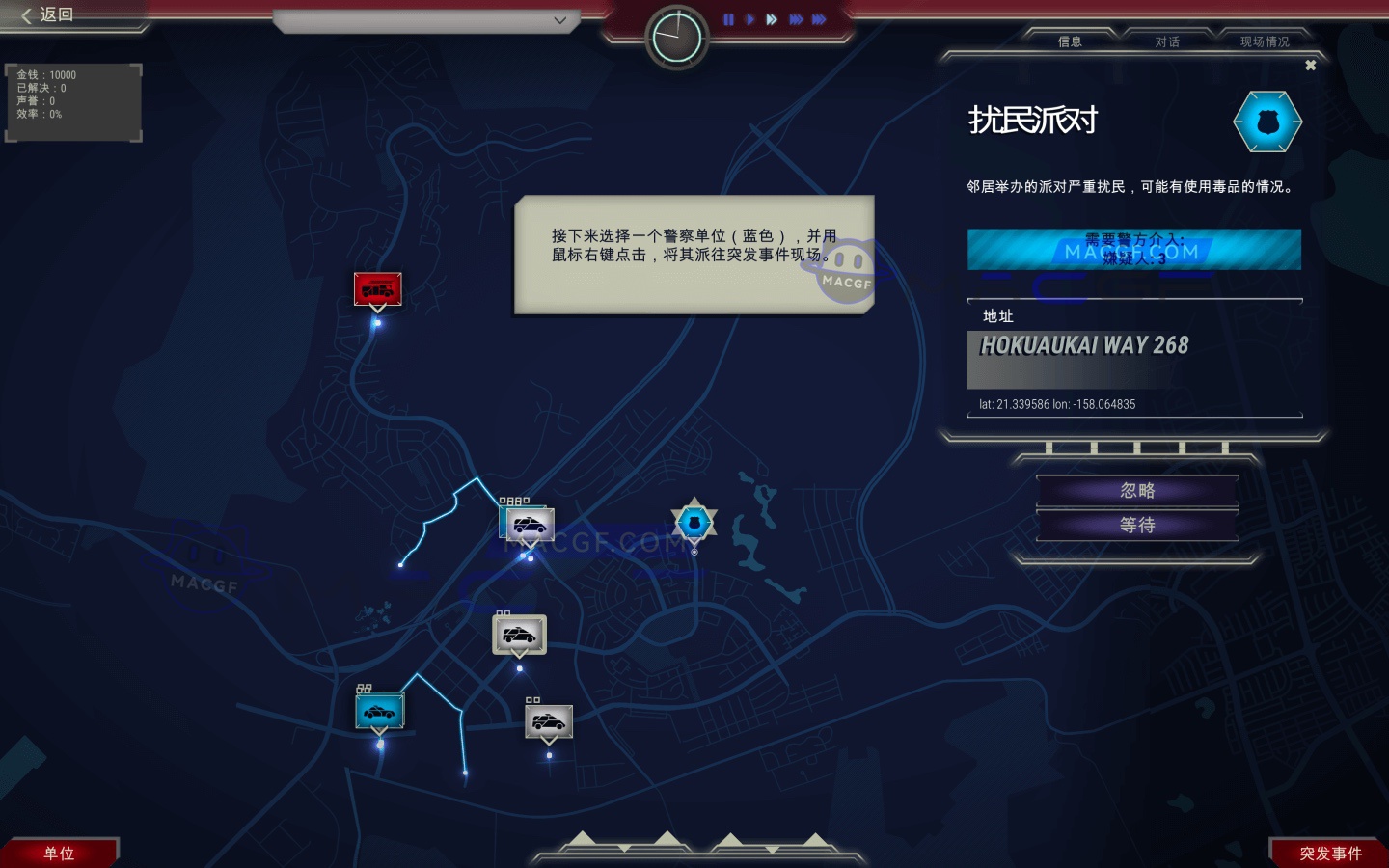Click the red incident marker on the map
The width and height of the screenshot is (1389, 868).
[377, 288]
